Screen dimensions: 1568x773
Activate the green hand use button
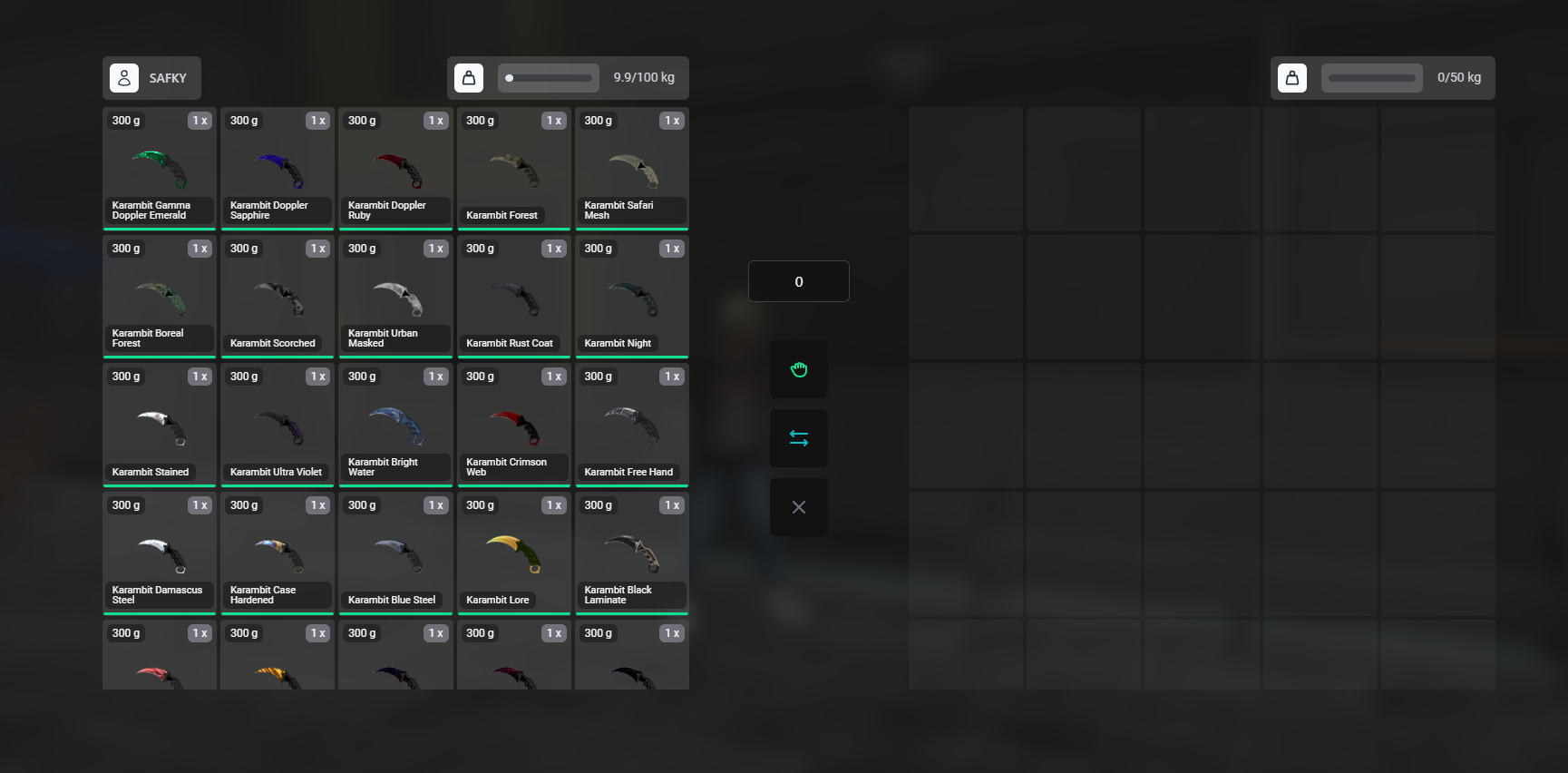pos(798,369)
